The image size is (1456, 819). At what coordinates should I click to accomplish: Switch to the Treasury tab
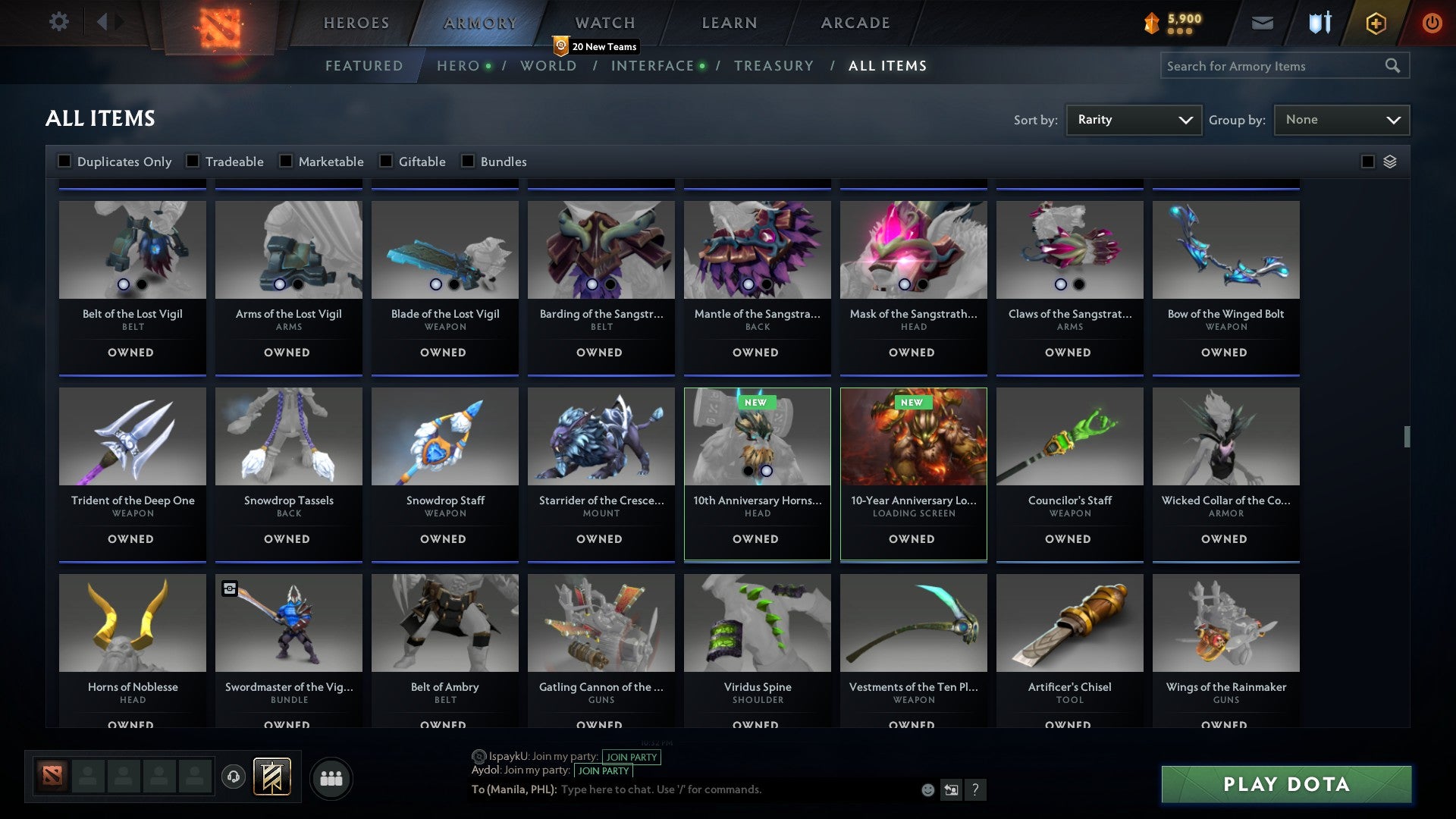coord(774,66)
